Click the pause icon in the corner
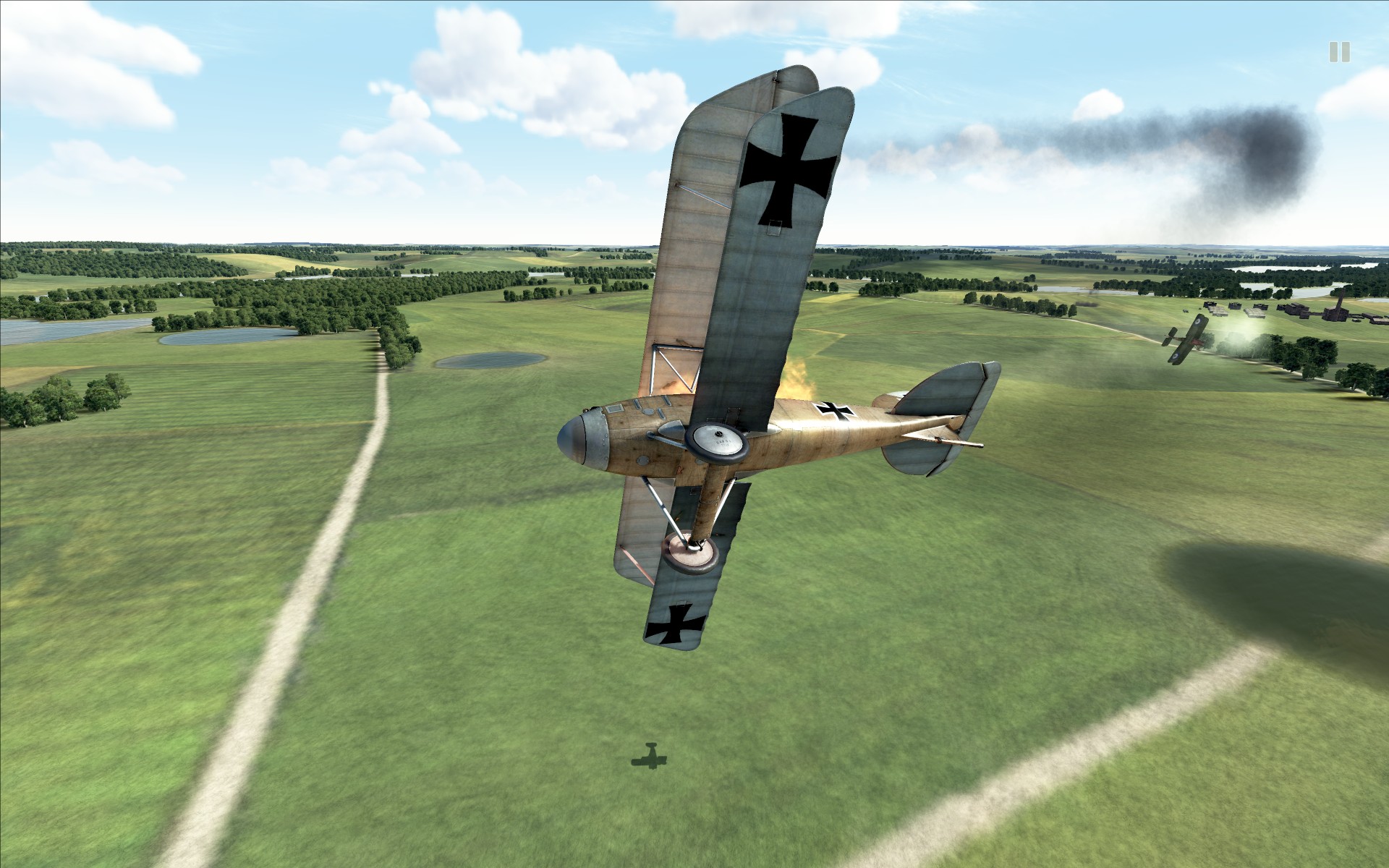The image size is (1389, 868). 1339,51
